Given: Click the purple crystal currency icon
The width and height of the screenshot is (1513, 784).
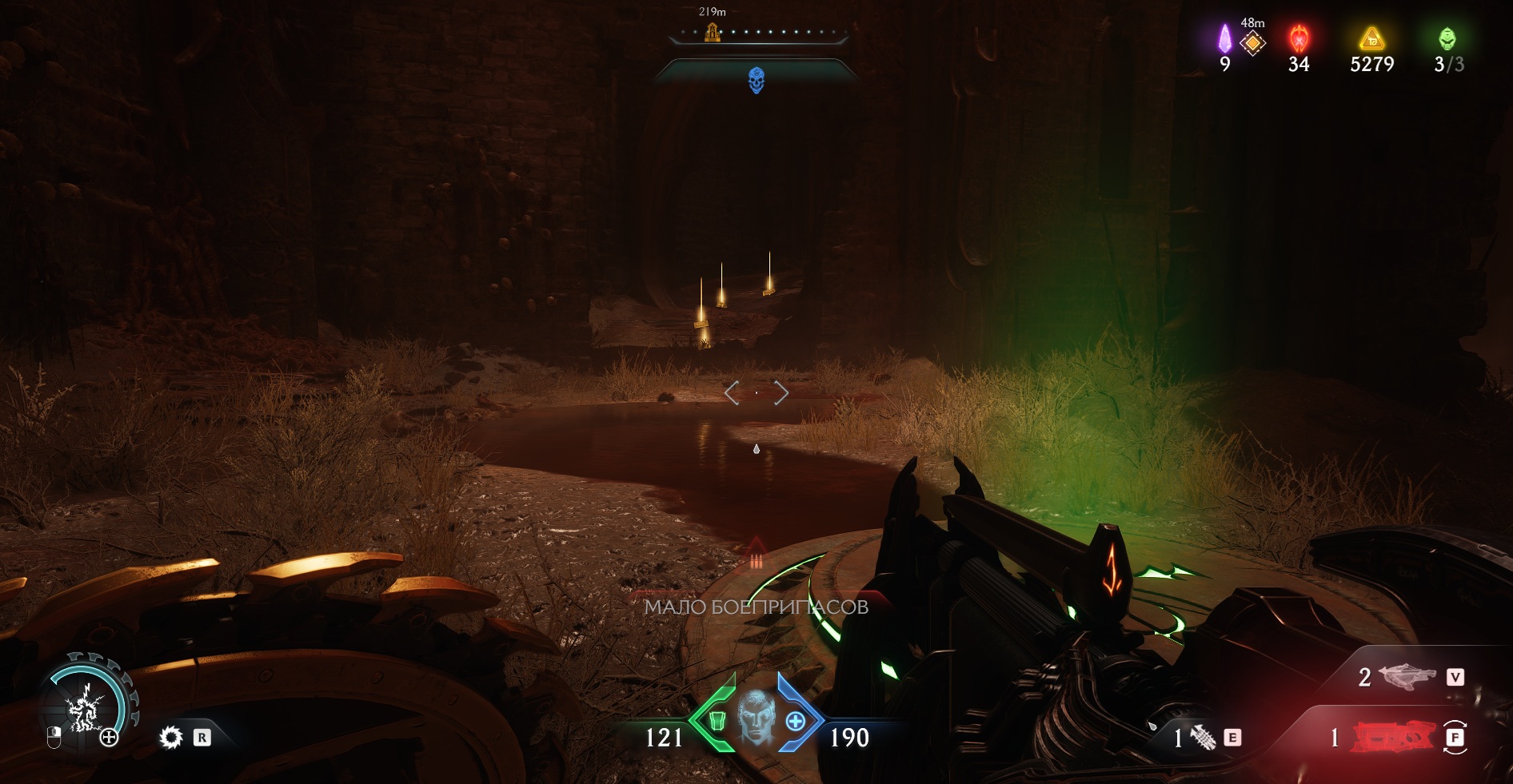Looking at the screenshot, I should [1224, 38].
